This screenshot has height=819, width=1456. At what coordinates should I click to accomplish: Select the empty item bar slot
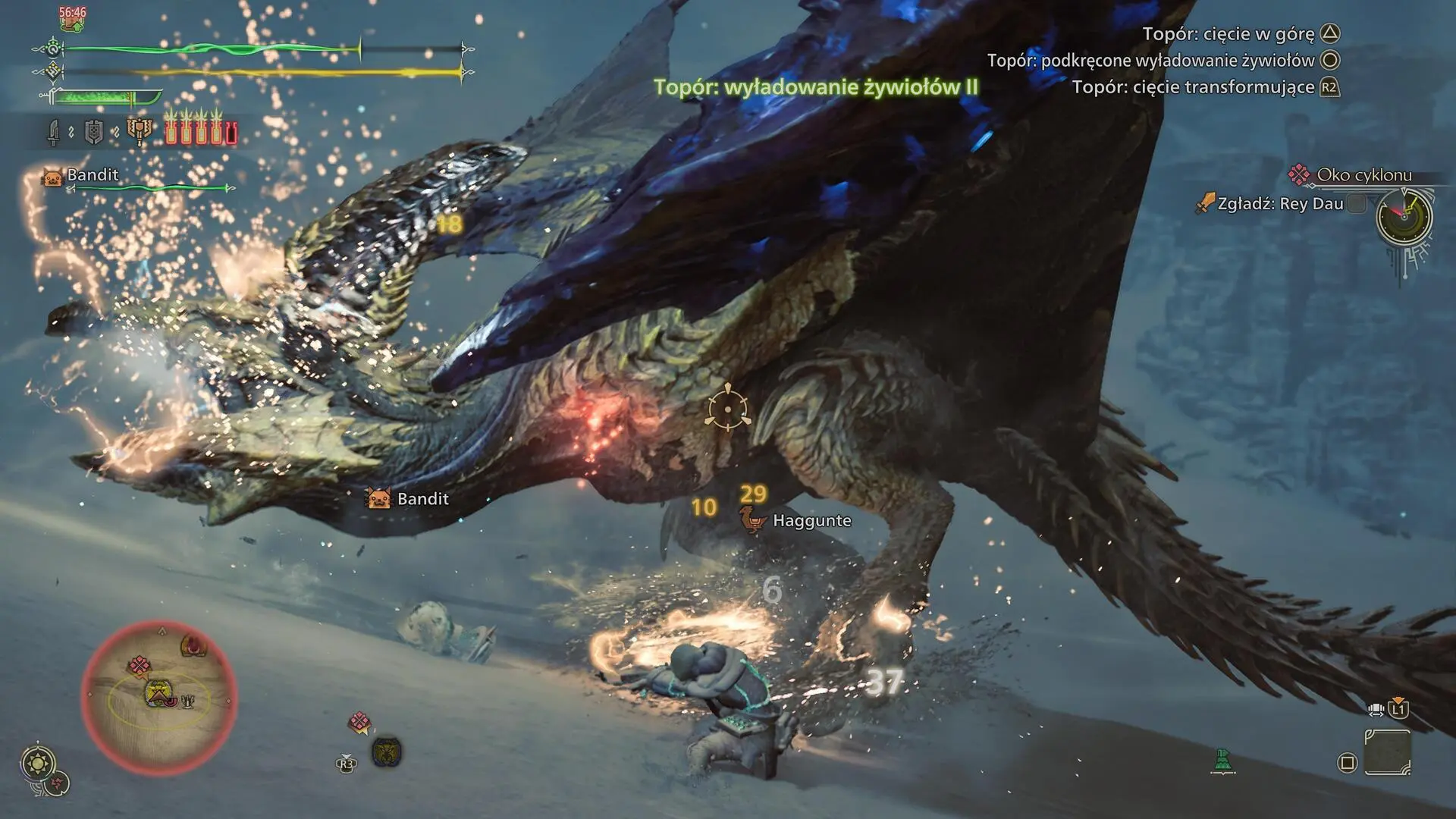click(x=1387, y=752)
